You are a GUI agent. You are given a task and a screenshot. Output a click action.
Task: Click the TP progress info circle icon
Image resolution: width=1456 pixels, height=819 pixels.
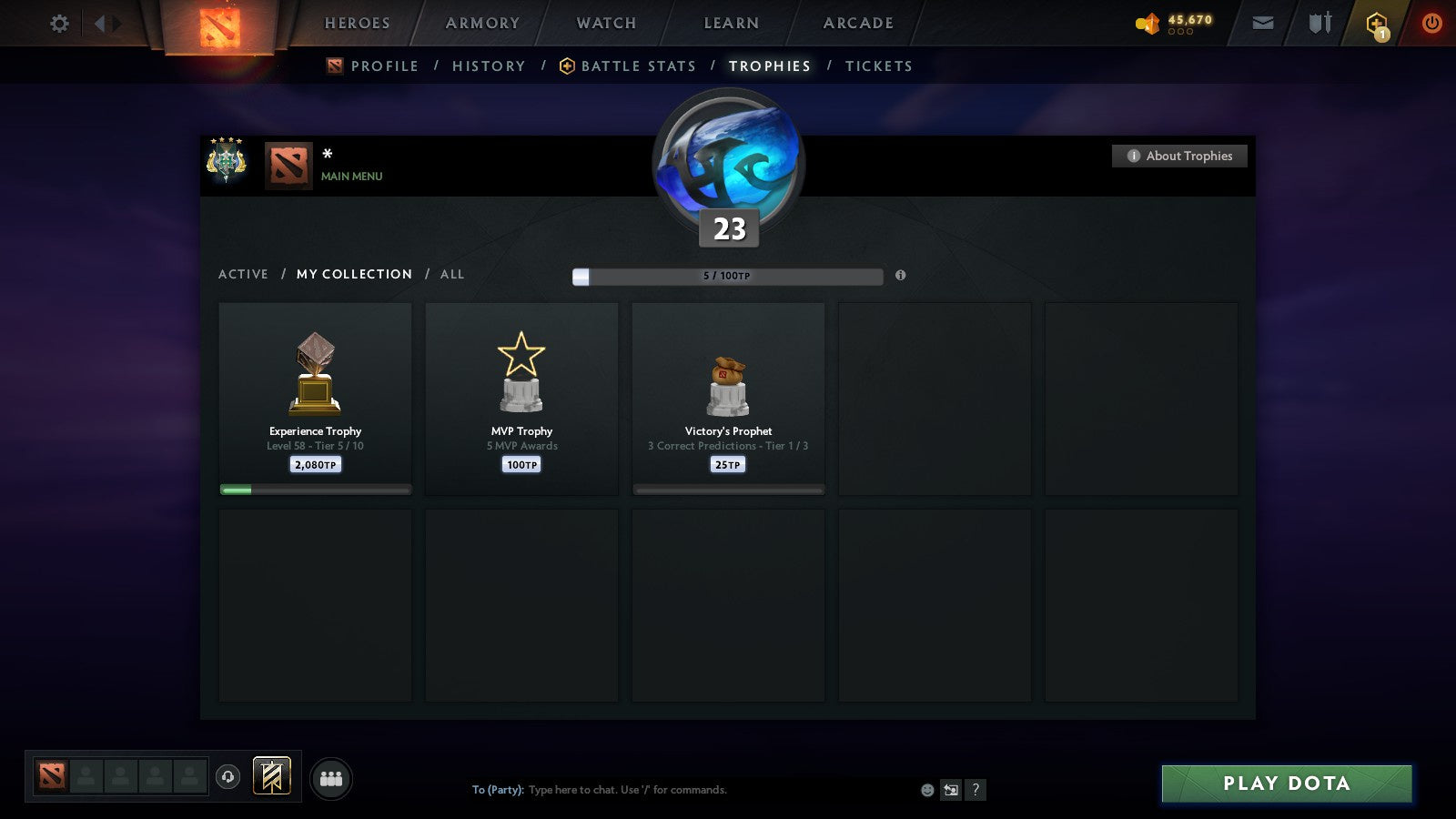click(902, 276)
